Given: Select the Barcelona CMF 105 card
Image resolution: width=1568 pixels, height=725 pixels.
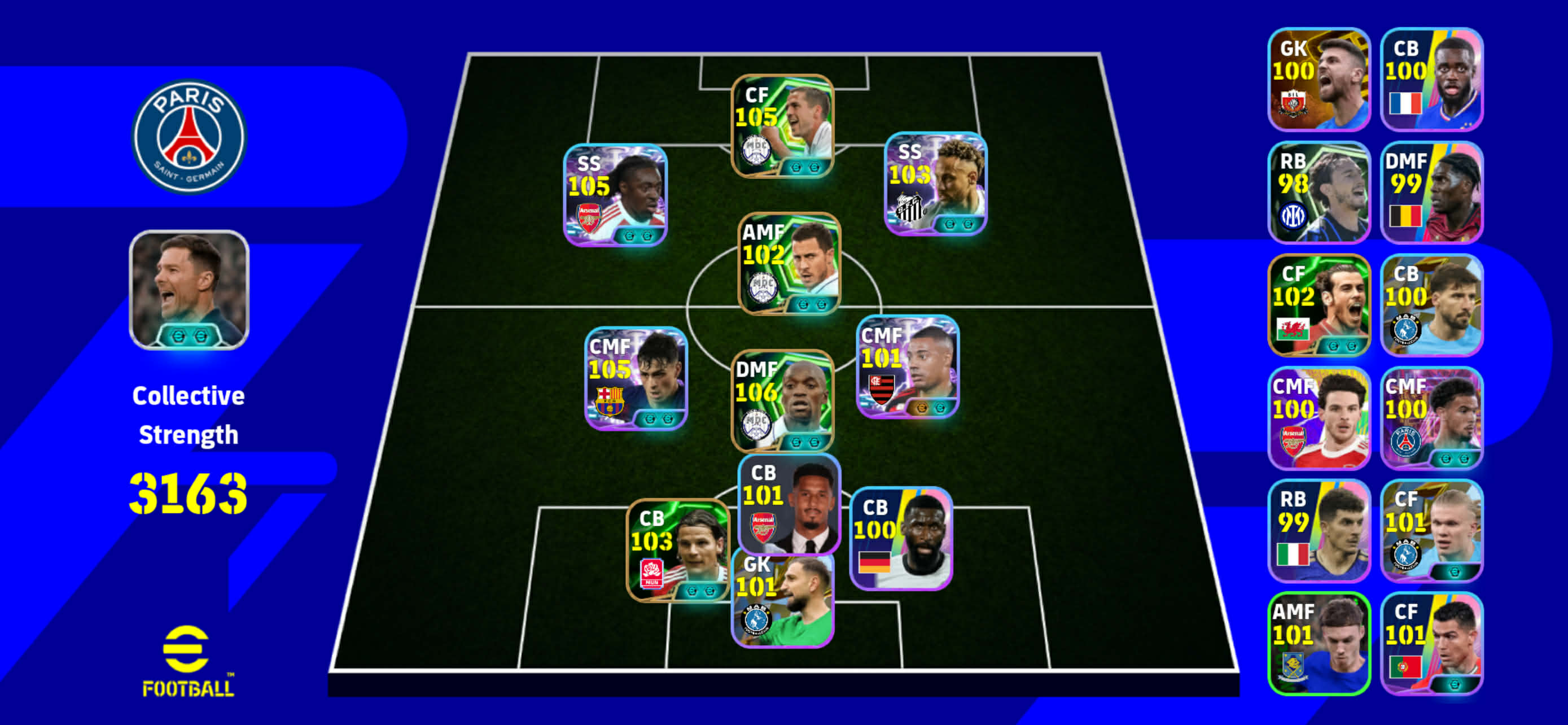Looking at the screenshot, I should pyautogui.click(x=636, y=378).
